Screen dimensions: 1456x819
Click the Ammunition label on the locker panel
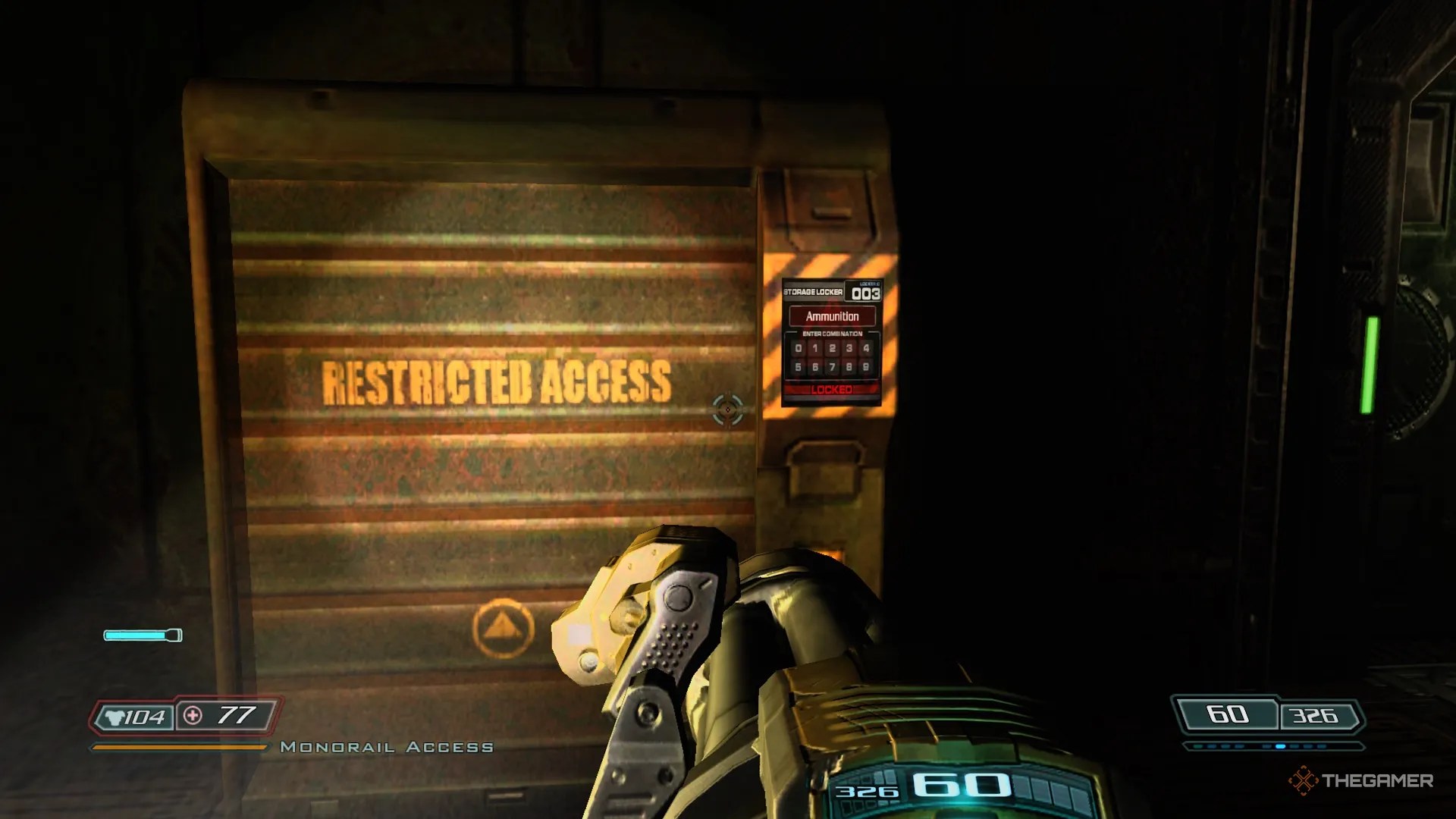coord(833,316)
